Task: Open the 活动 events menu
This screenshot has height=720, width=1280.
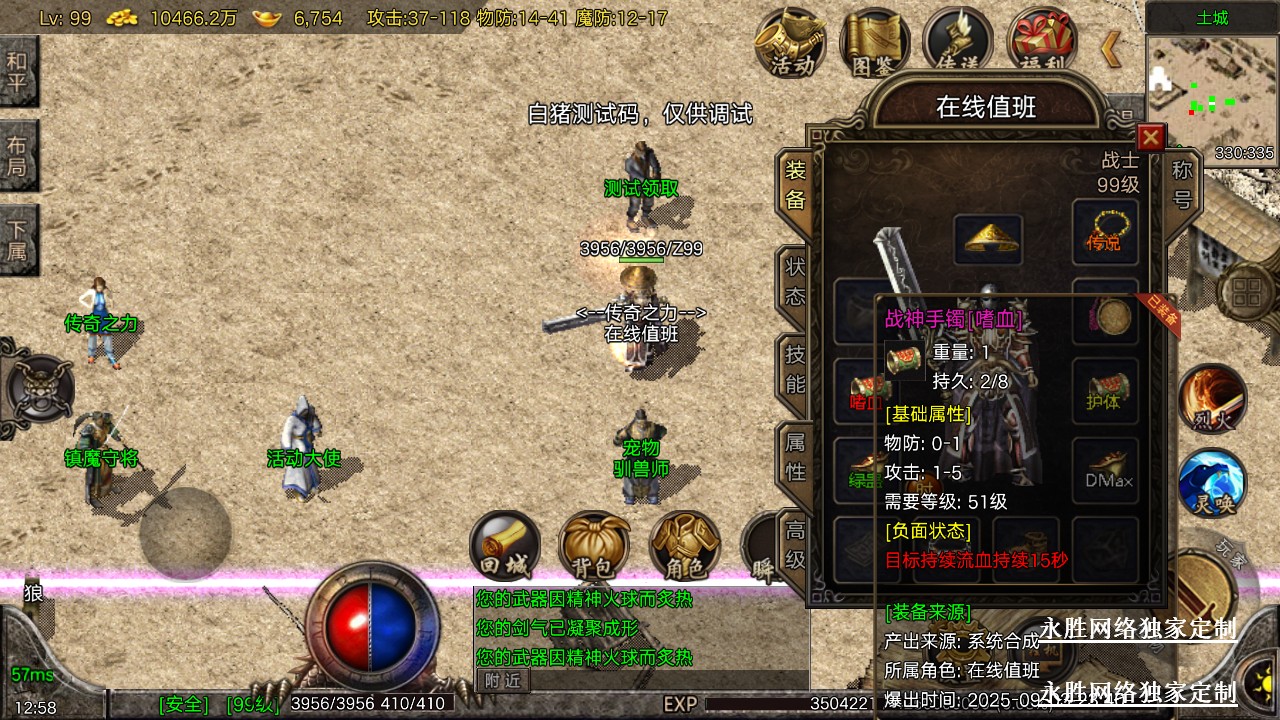Action: (x=791, y=42)
